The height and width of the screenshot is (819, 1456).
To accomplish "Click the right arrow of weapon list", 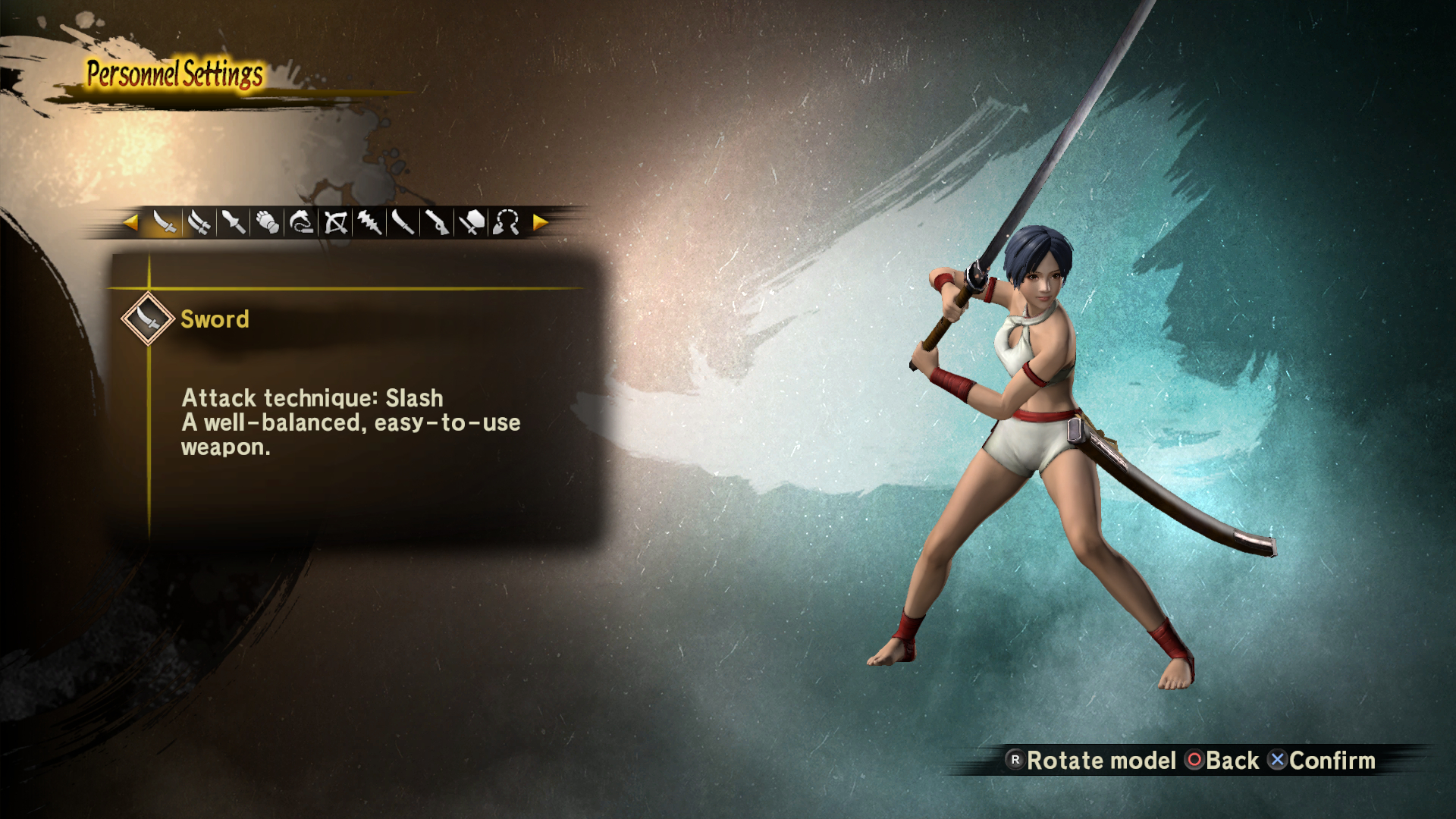I will point(540,222).
